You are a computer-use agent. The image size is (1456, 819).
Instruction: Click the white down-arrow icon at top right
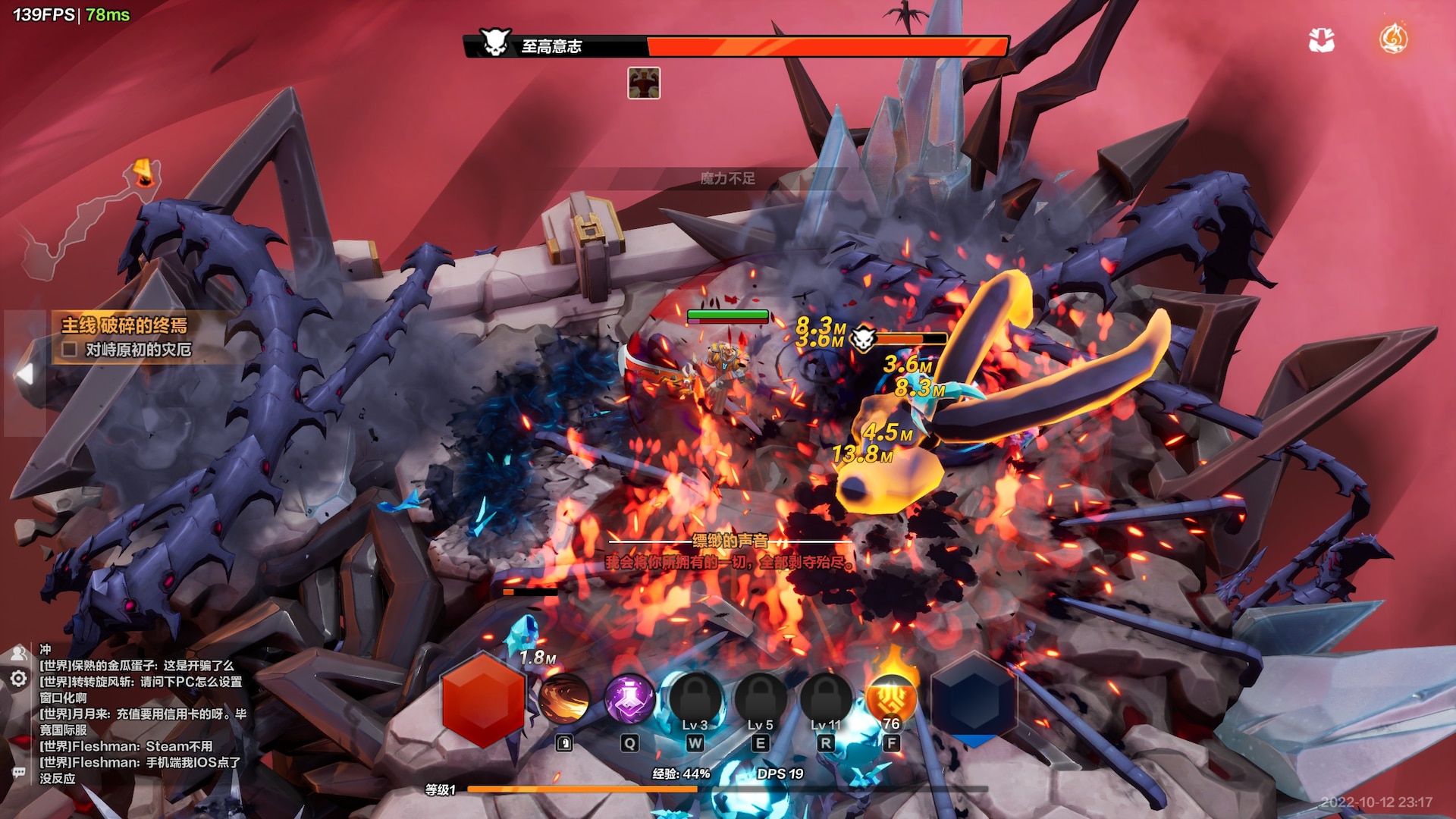pos(1322,39)
